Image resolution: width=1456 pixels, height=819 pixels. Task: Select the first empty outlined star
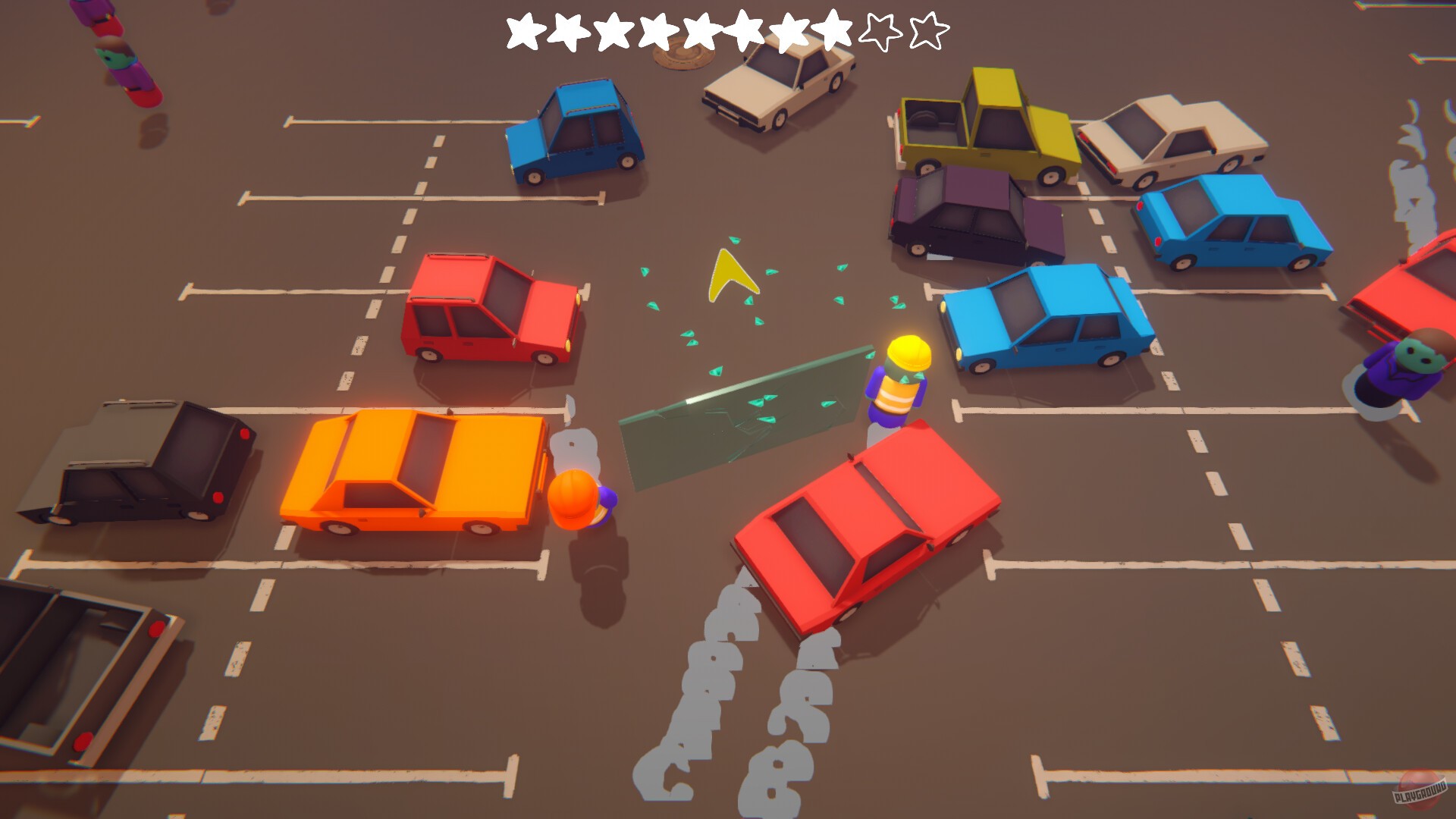[x=882, y=32]
